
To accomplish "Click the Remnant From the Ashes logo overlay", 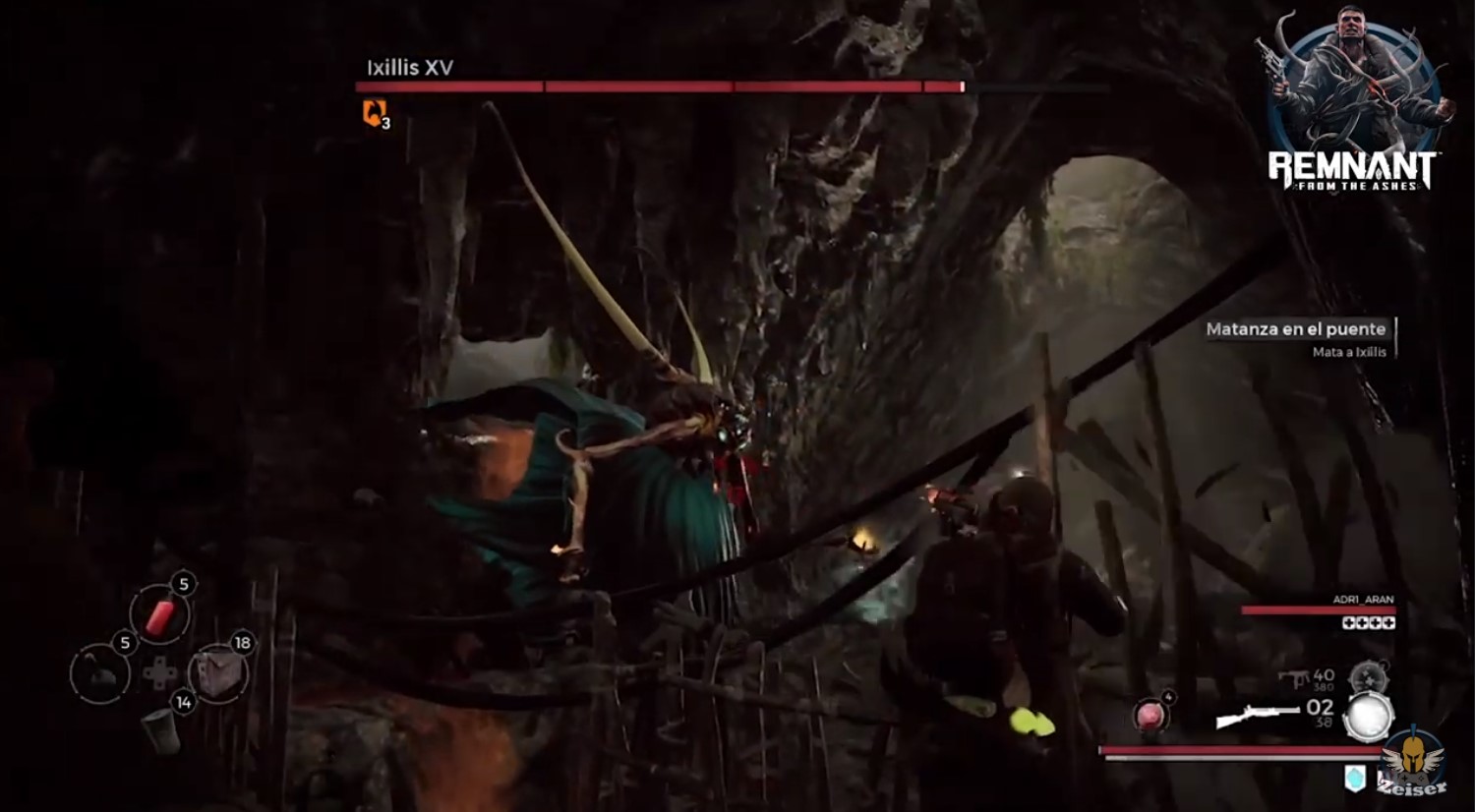I will [1355, 103].
